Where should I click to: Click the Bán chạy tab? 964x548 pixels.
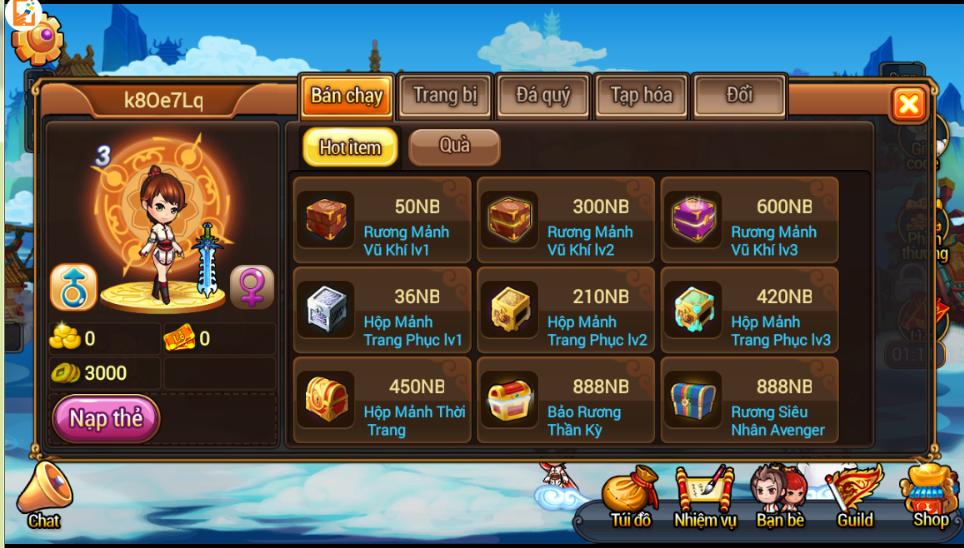pyautogui.click(x=346, y=97)
